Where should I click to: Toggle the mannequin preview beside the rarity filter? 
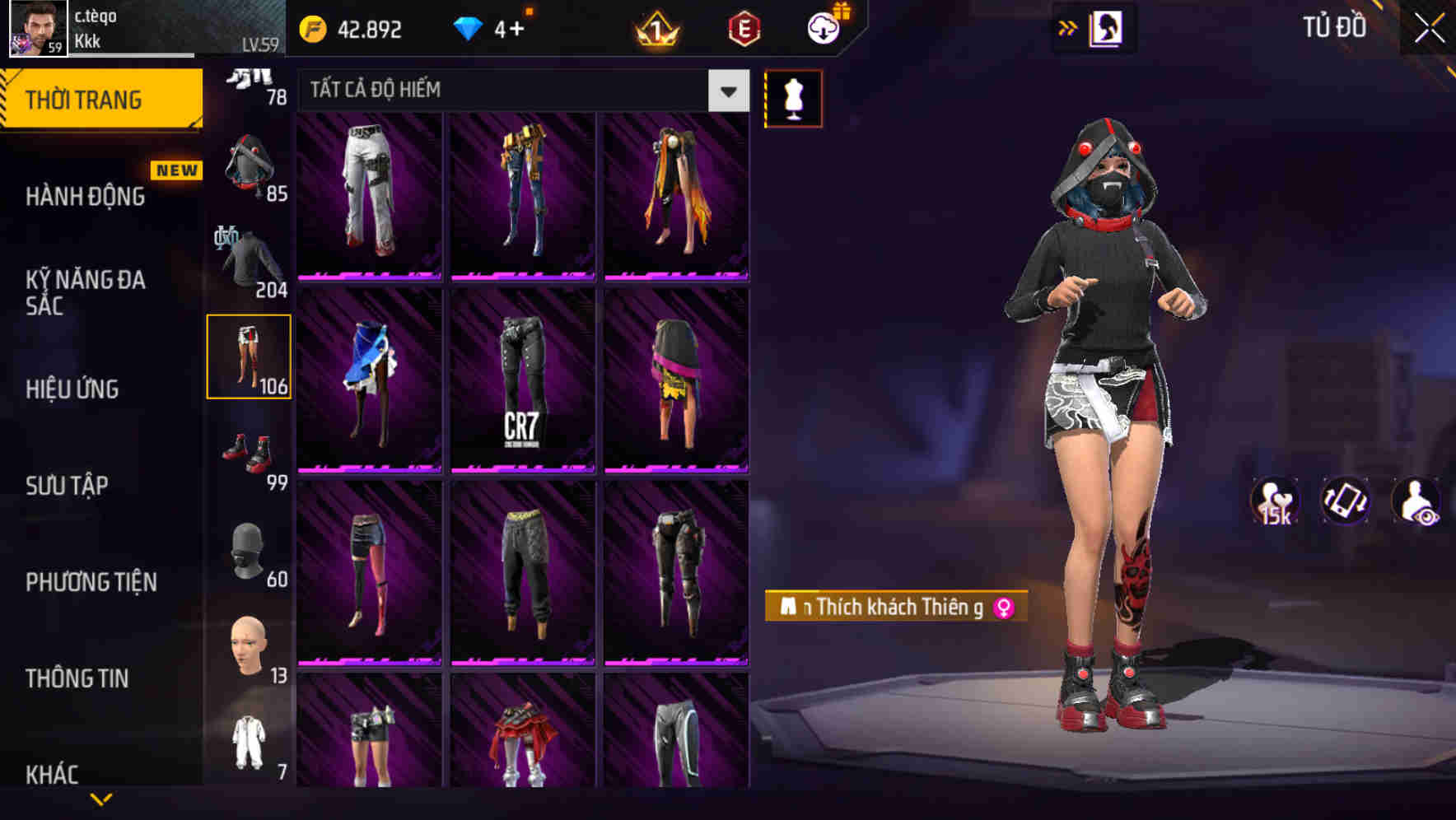793,98
